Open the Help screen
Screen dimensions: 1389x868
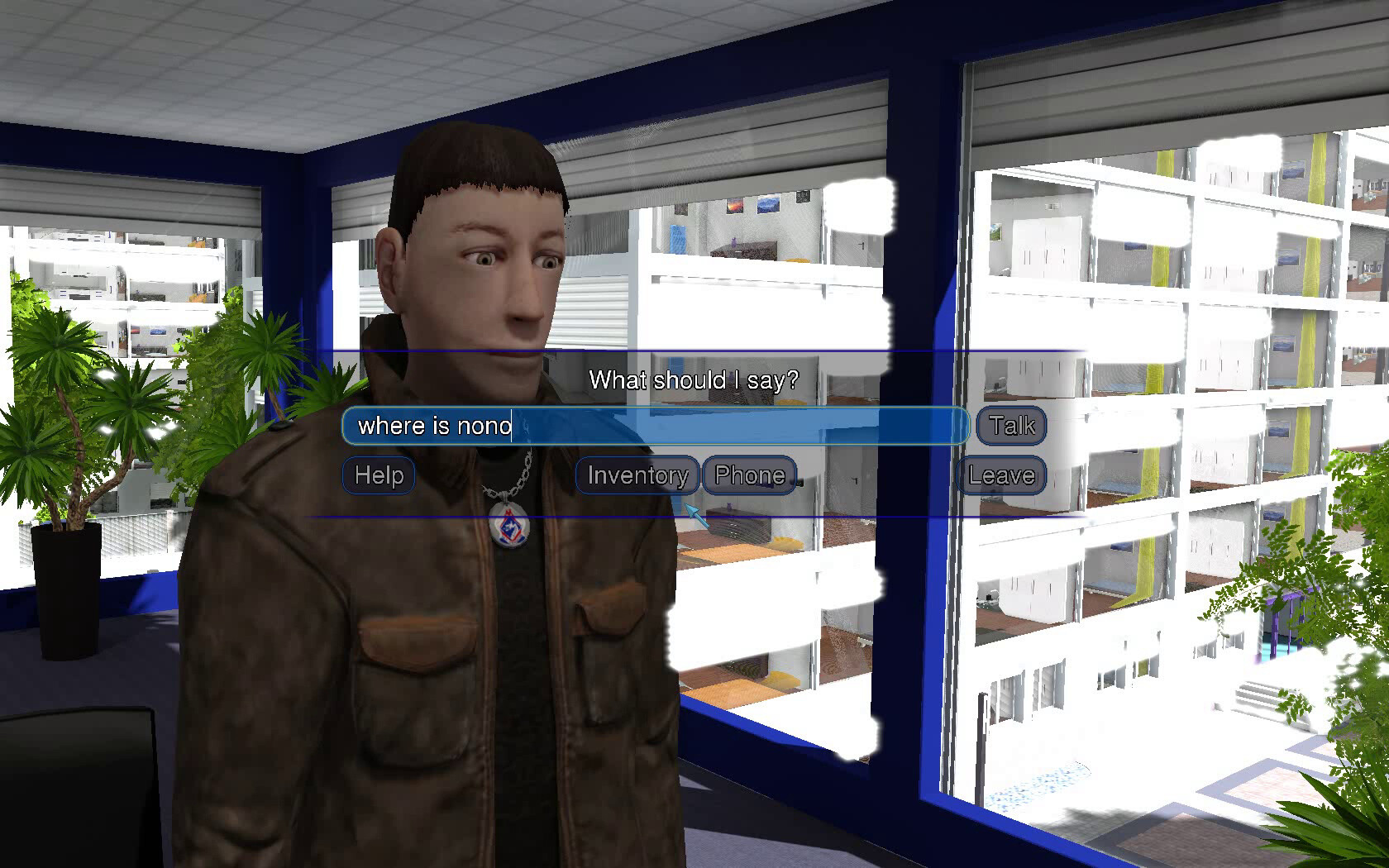point(377,475)
